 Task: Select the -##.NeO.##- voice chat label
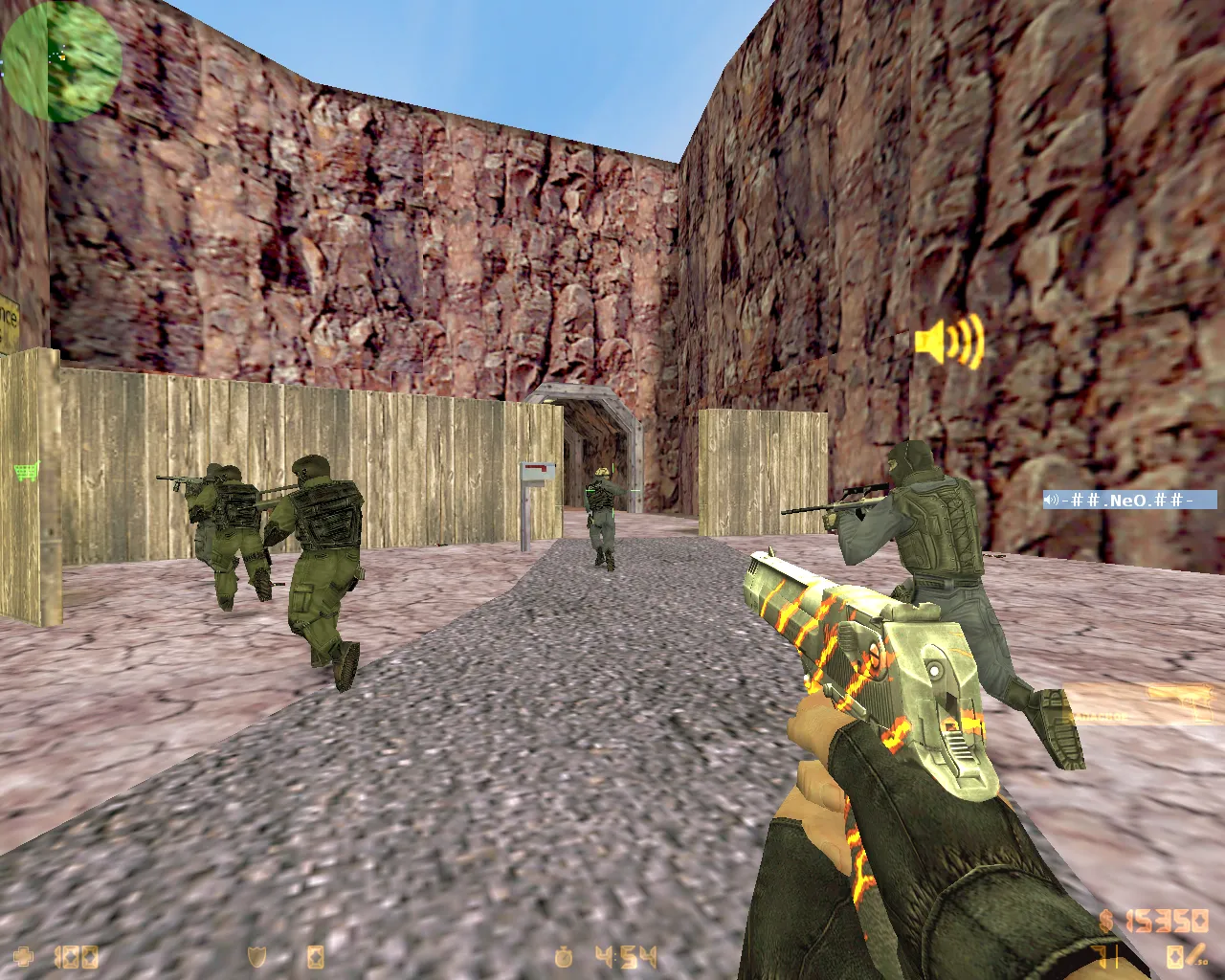click(x=1129, y=500)
